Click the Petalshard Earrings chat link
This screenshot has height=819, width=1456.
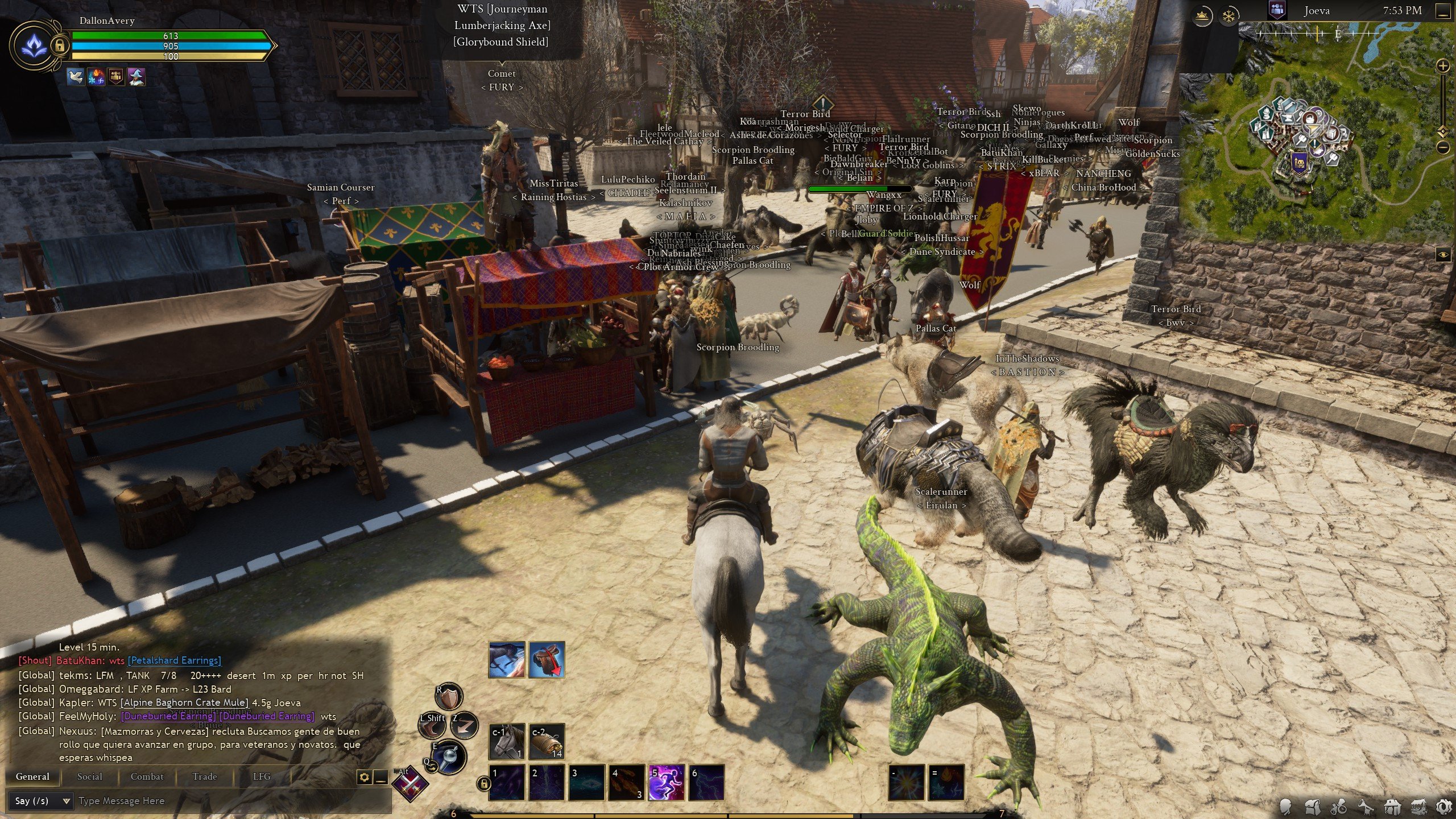pos(174,660)
